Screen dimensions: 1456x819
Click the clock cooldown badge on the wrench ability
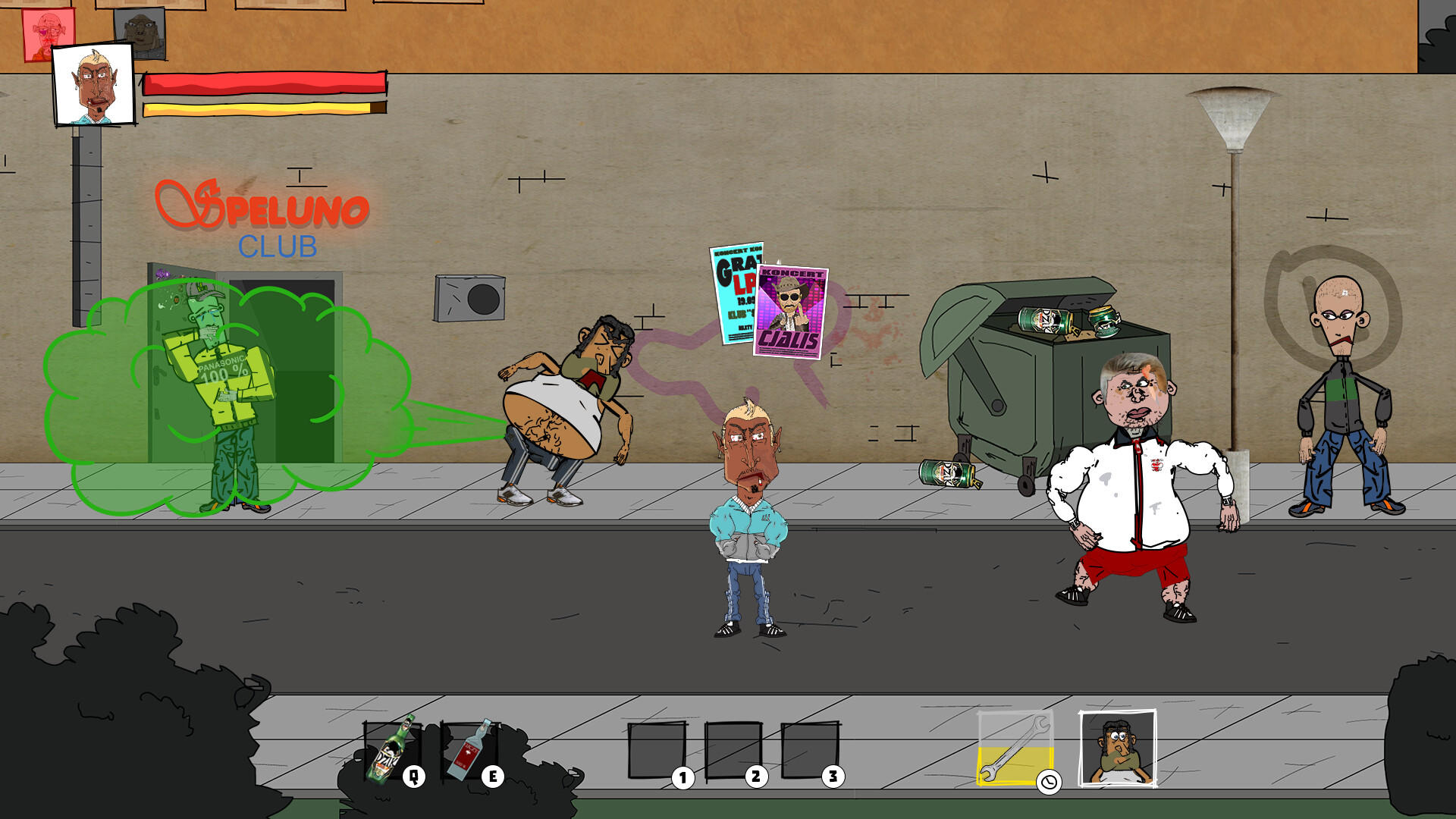point(1049,781)
